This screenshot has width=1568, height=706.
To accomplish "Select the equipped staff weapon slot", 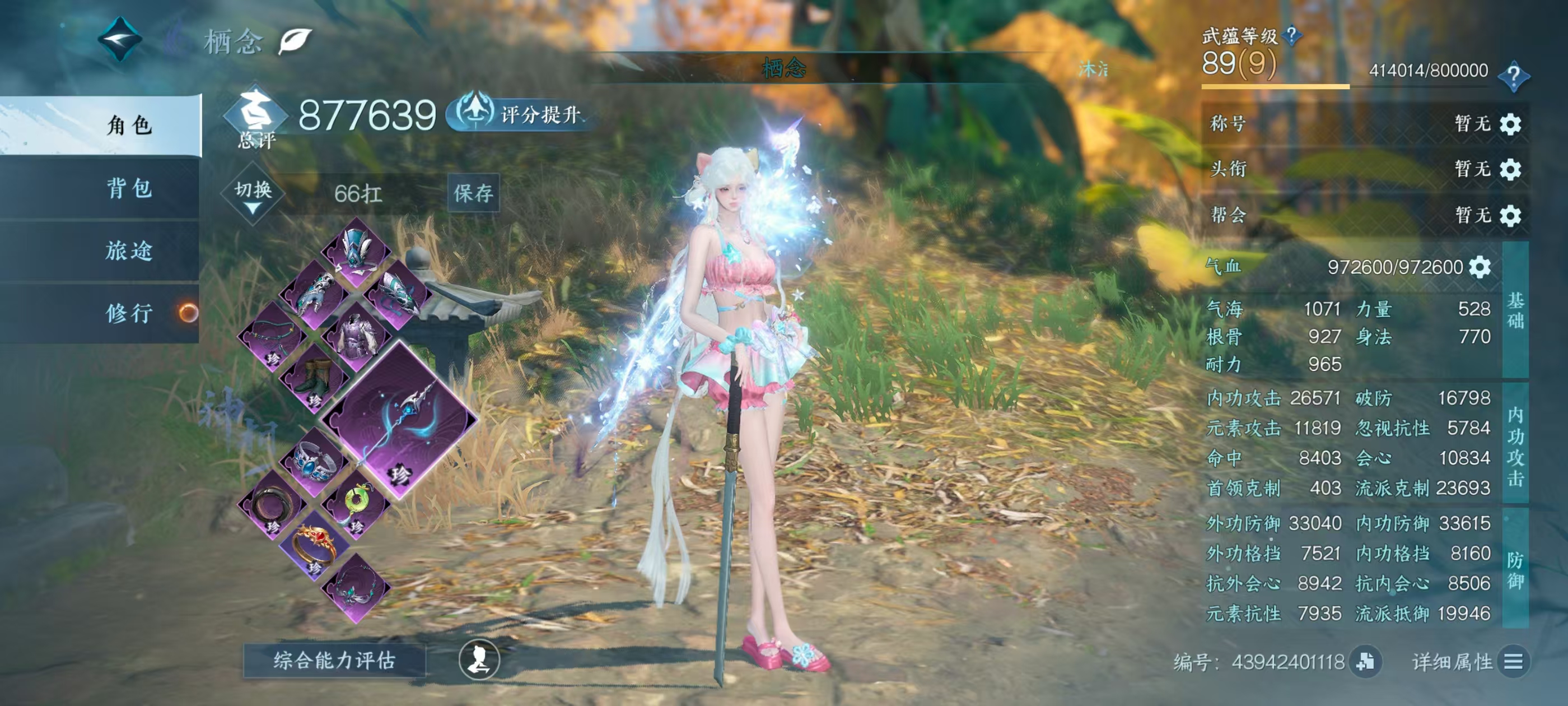I will tap(399, 419).
